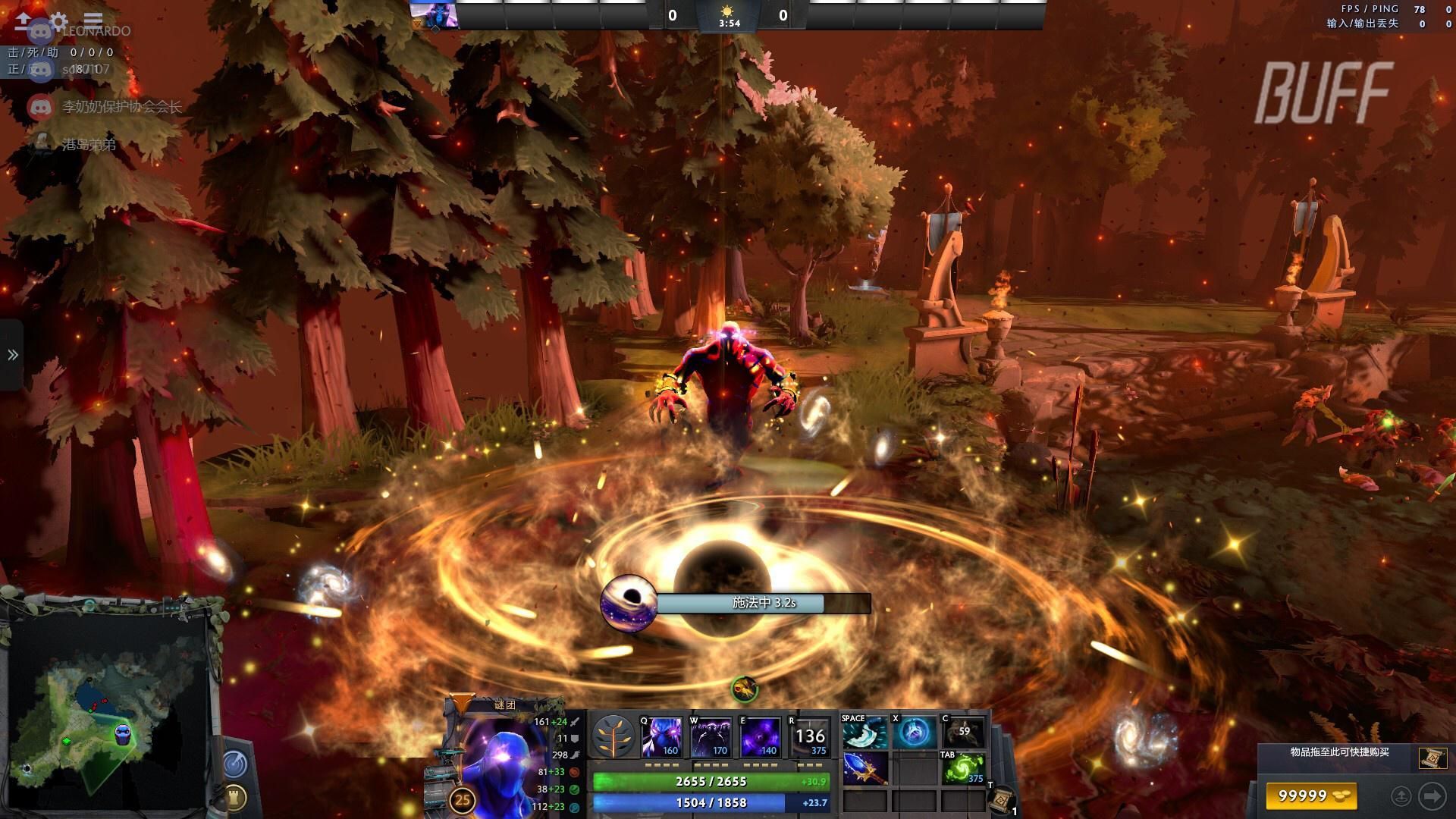Click the item on cooldown showing 59
The height and width of the screenshot is (819, 1456).
(964, 733)
